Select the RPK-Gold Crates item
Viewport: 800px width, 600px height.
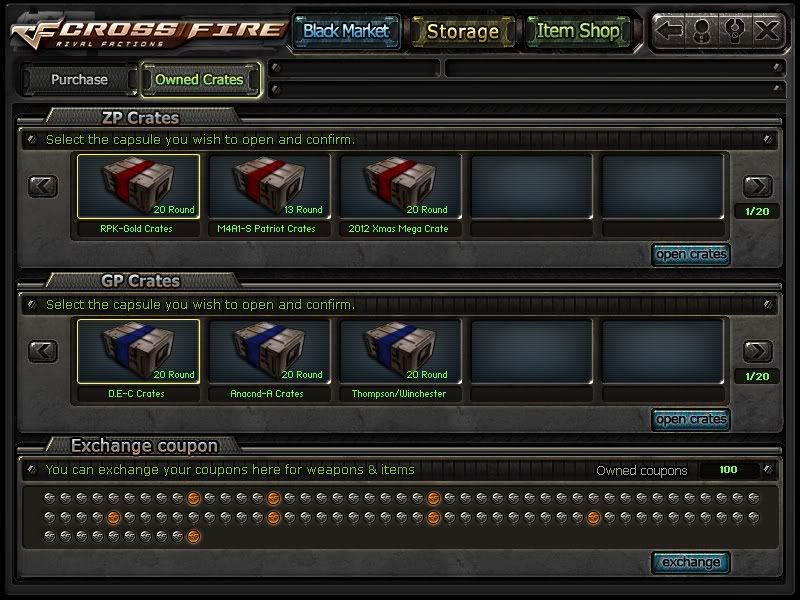[x=136, y=187]
